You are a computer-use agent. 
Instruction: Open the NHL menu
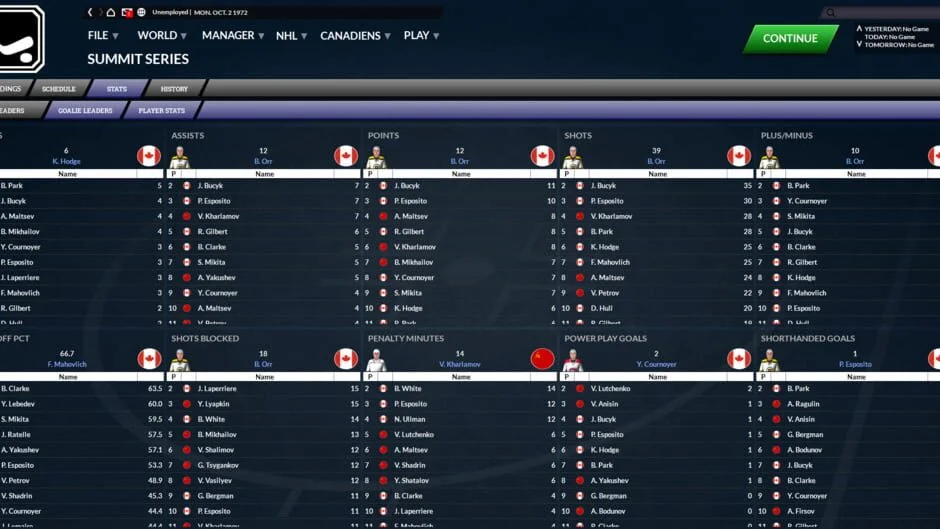(291, 36)
